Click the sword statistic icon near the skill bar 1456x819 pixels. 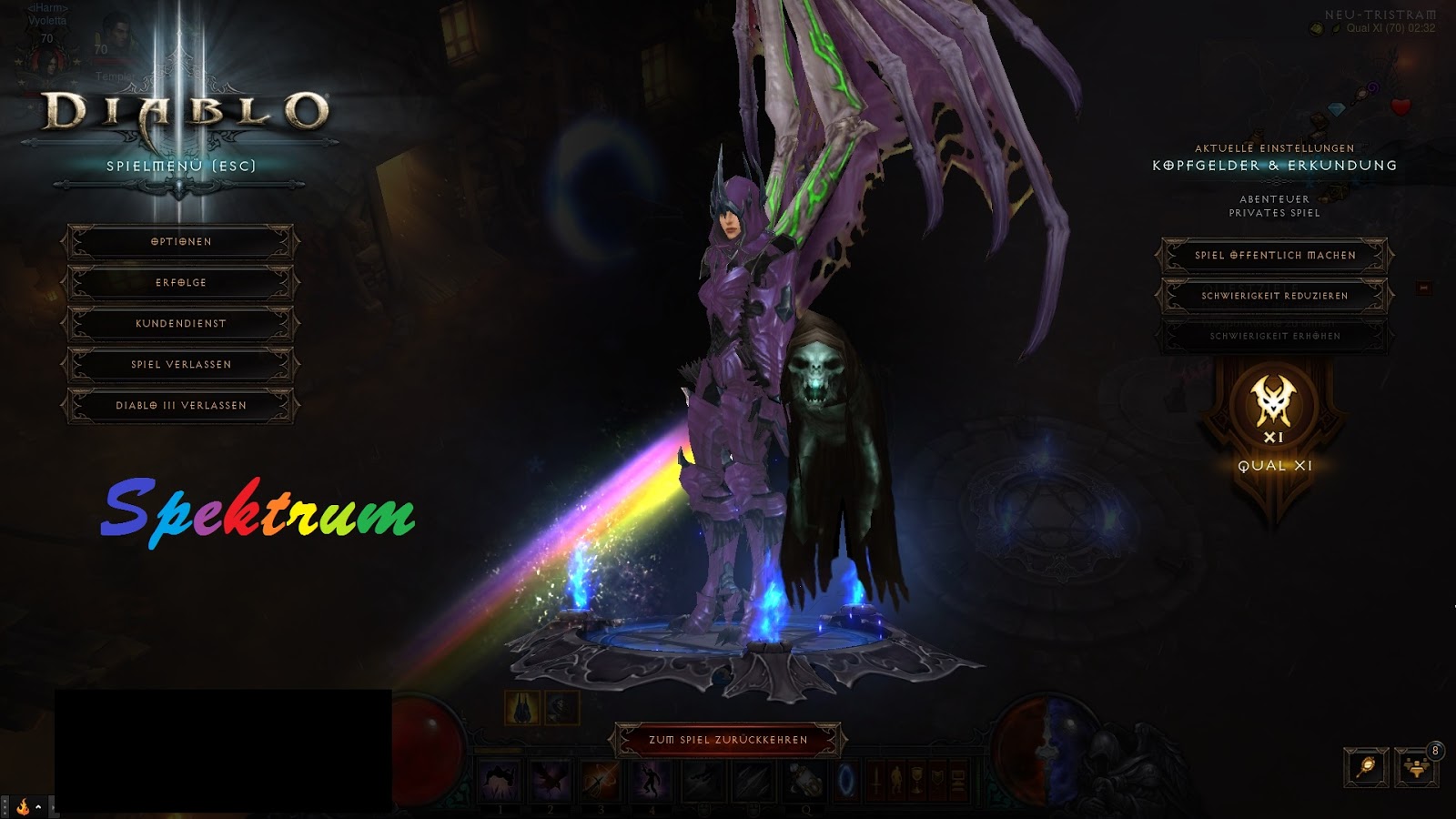point(876,779)
